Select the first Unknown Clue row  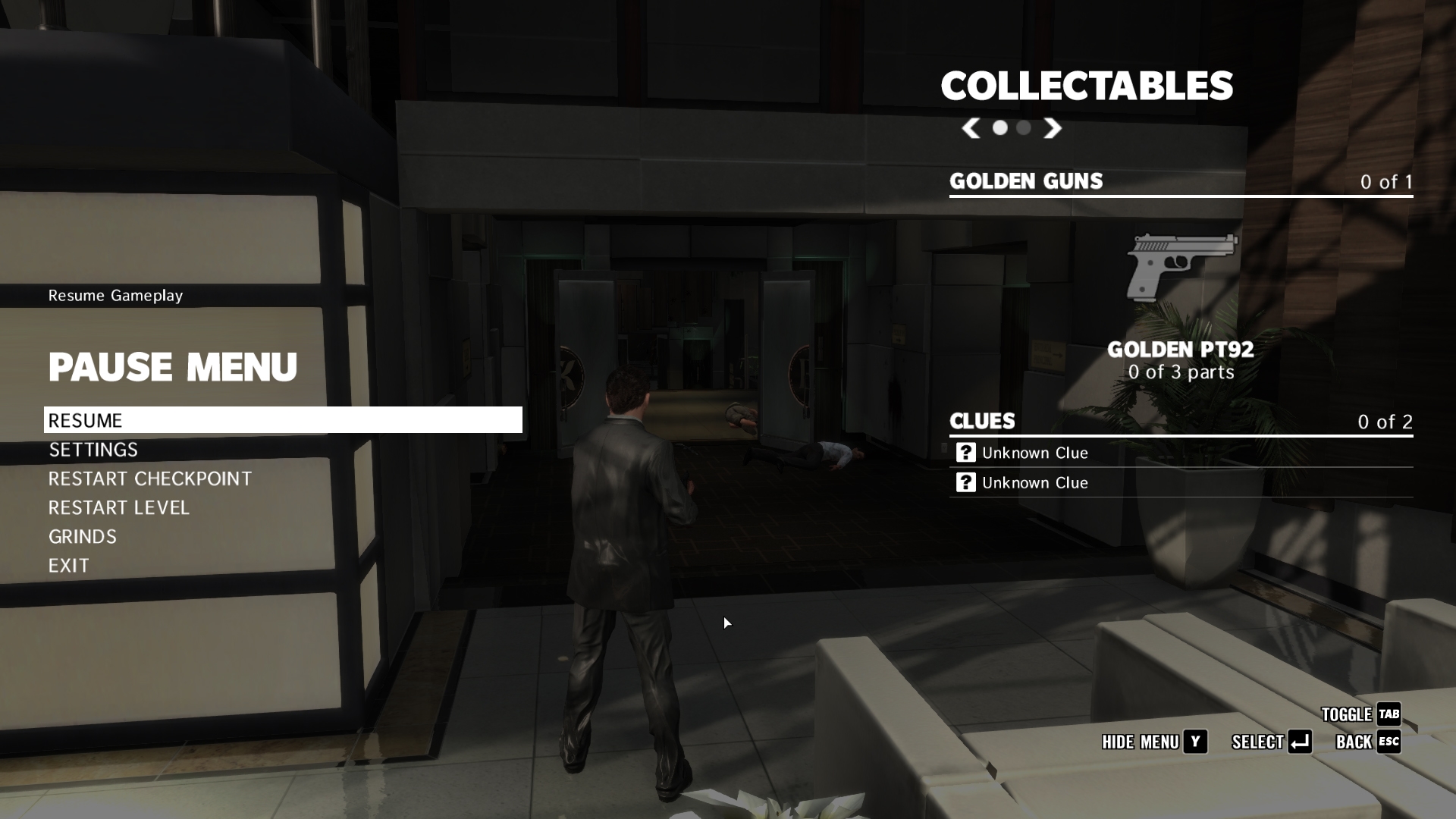1180,453
